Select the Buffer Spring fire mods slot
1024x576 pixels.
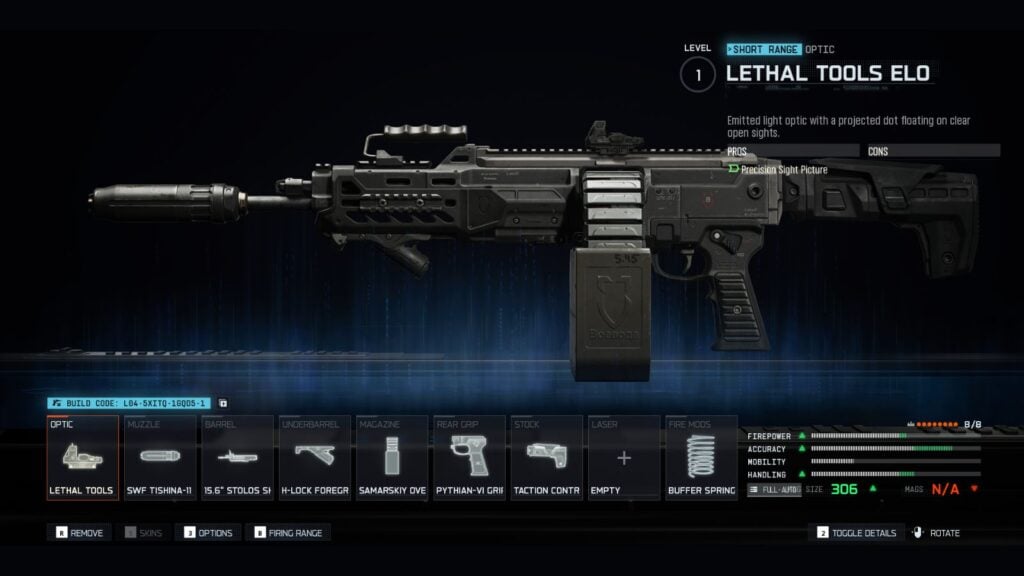pos(702,458)
